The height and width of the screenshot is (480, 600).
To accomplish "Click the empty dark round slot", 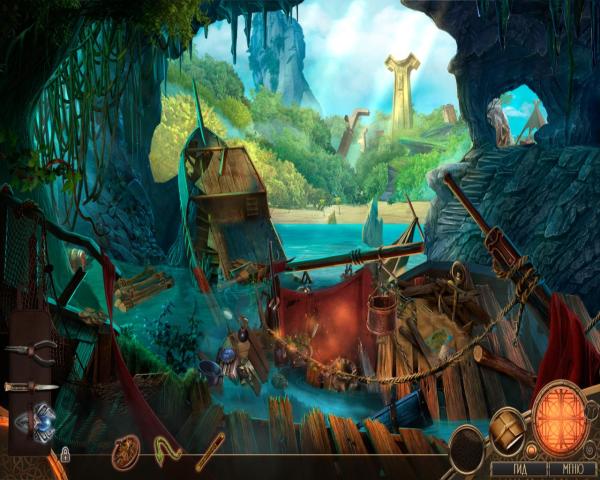I will click(x=467, y=448).
